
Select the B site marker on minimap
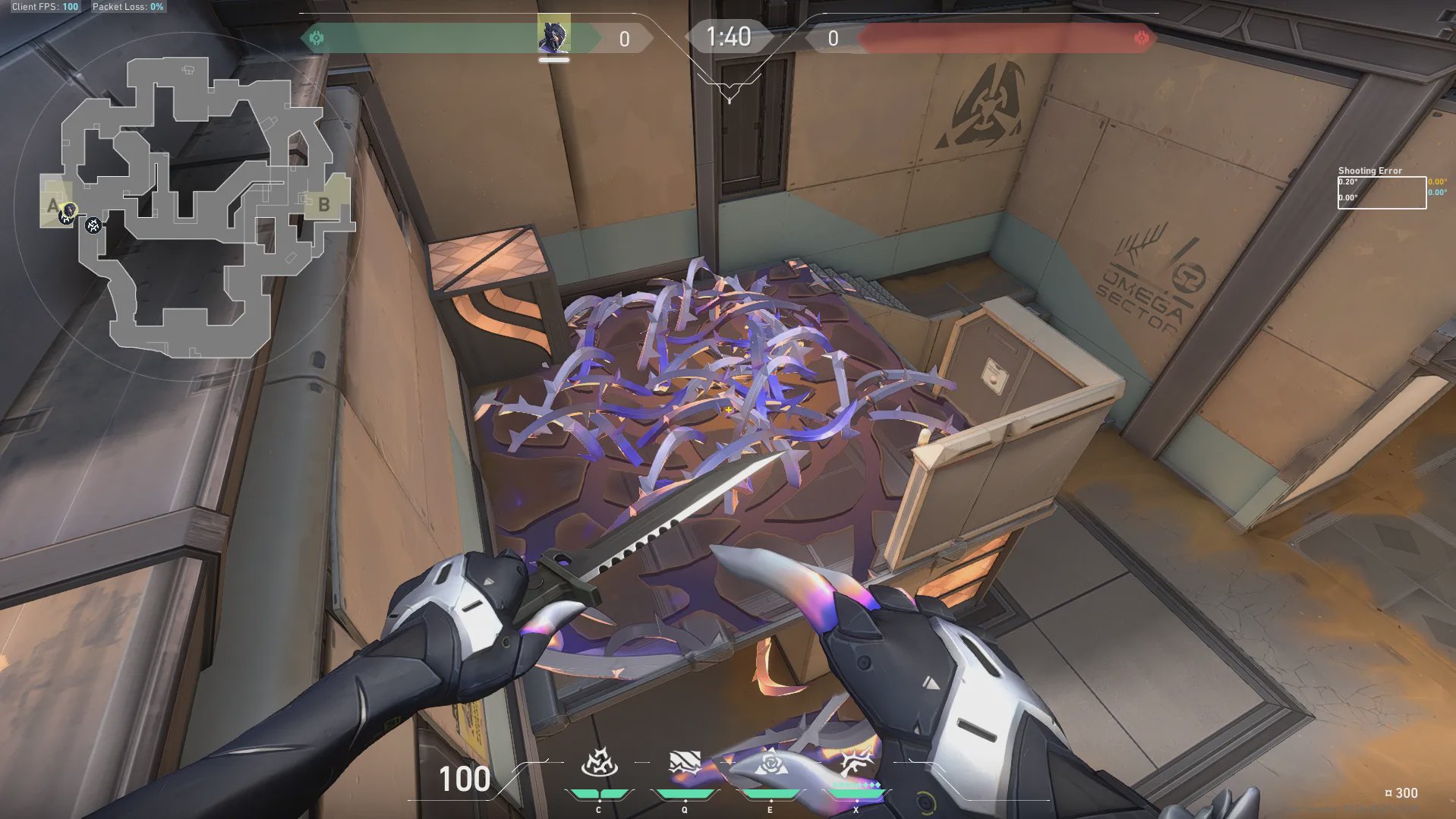pos(324,204)
